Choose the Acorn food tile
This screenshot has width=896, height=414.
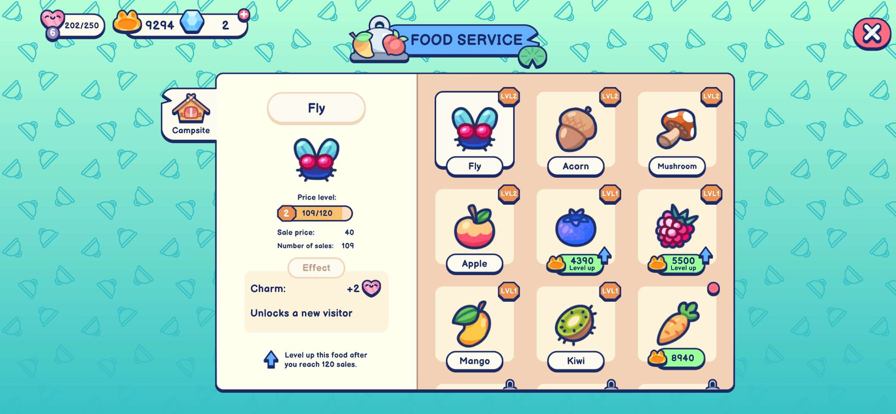[x=576, y=133]
